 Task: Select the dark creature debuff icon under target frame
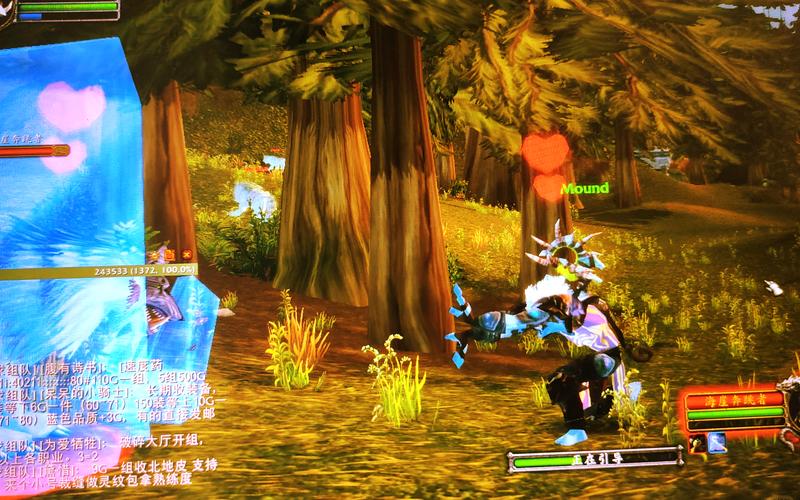tap(696, 443)
